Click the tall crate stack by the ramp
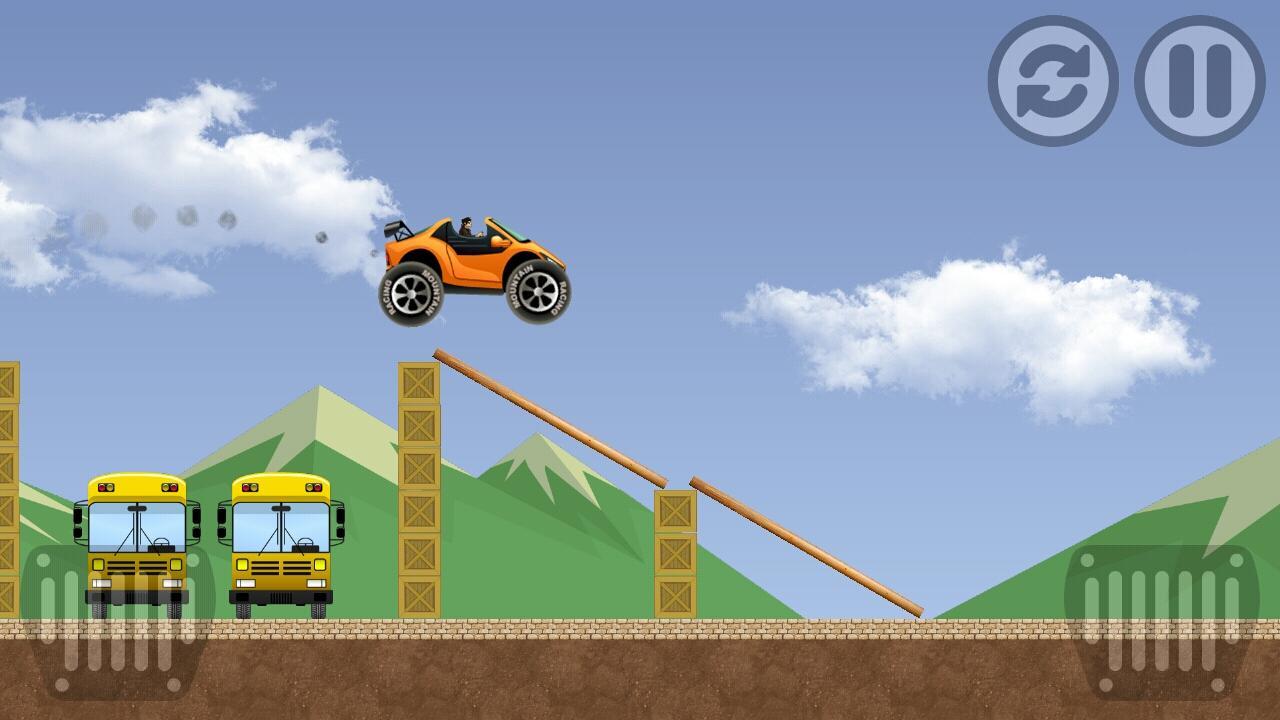 click(x=420, y=490)
